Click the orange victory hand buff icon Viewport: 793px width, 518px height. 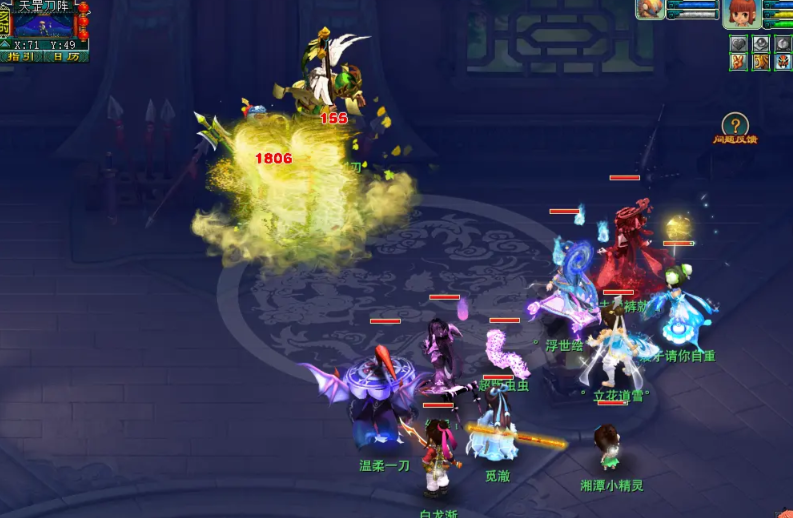[x=738, y=62]
